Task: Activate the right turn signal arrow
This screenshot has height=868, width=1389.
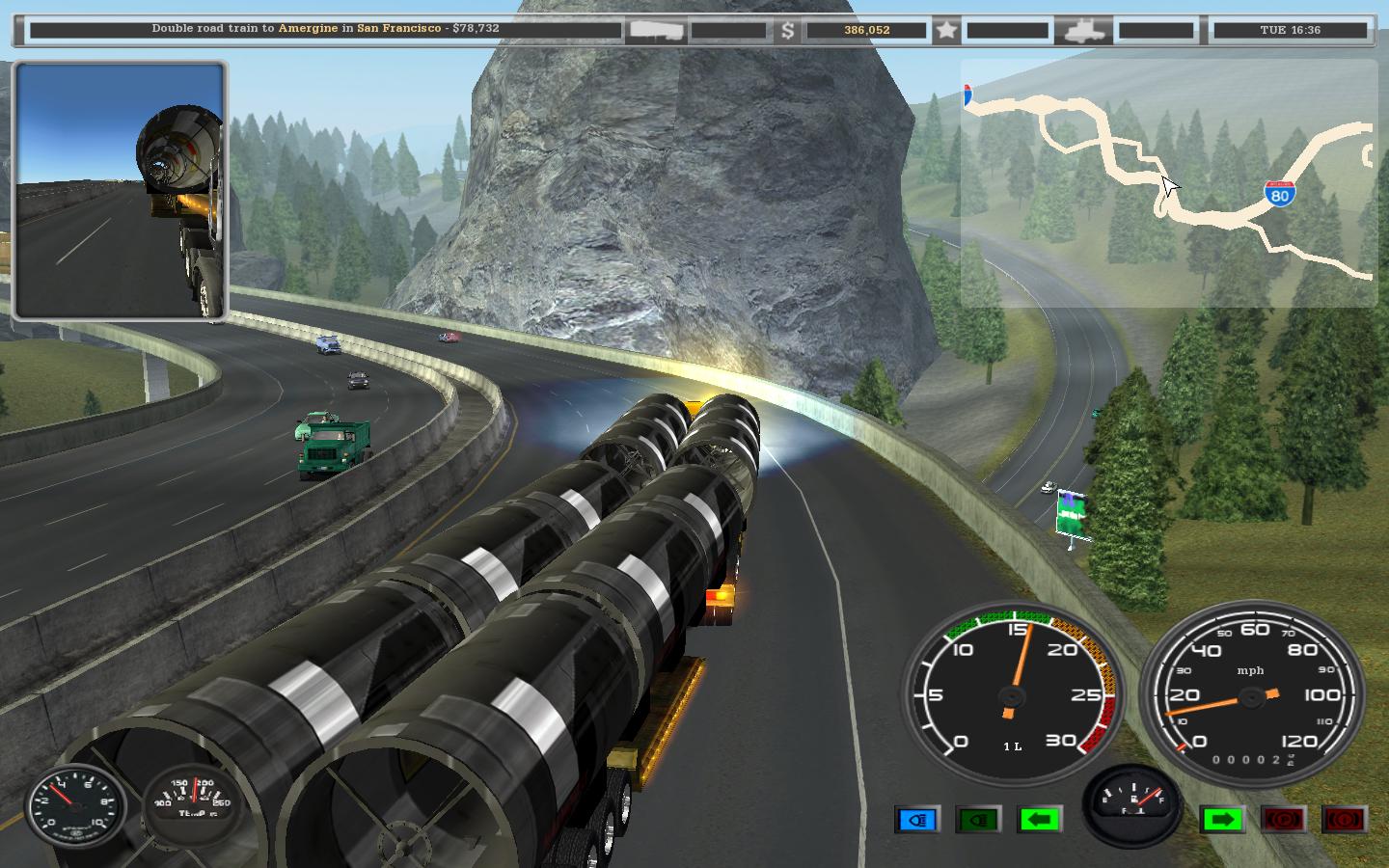Action: (1222, 820)
